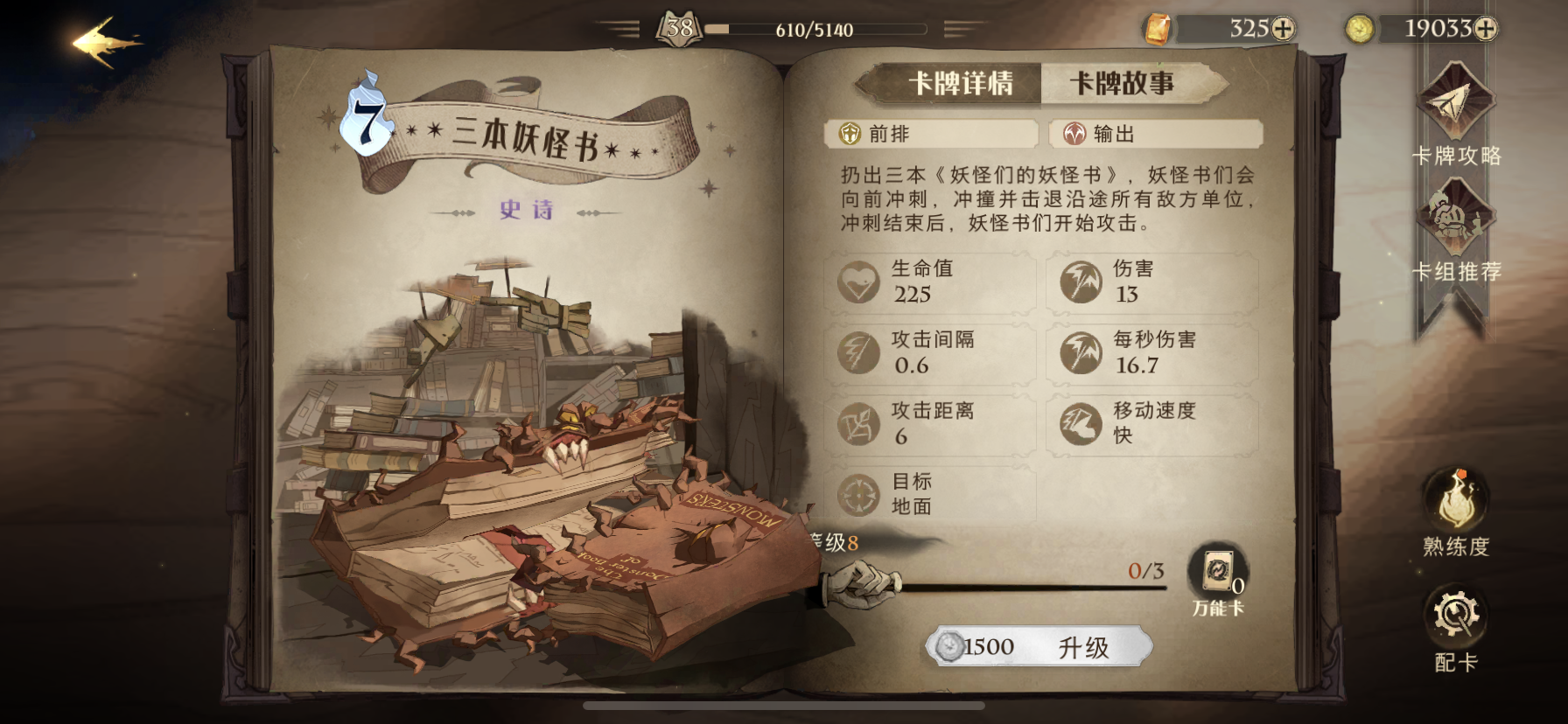Add more gold coins with plus button
The height and width of the screenshot is (724, 1568).
tap(1485, 29)
